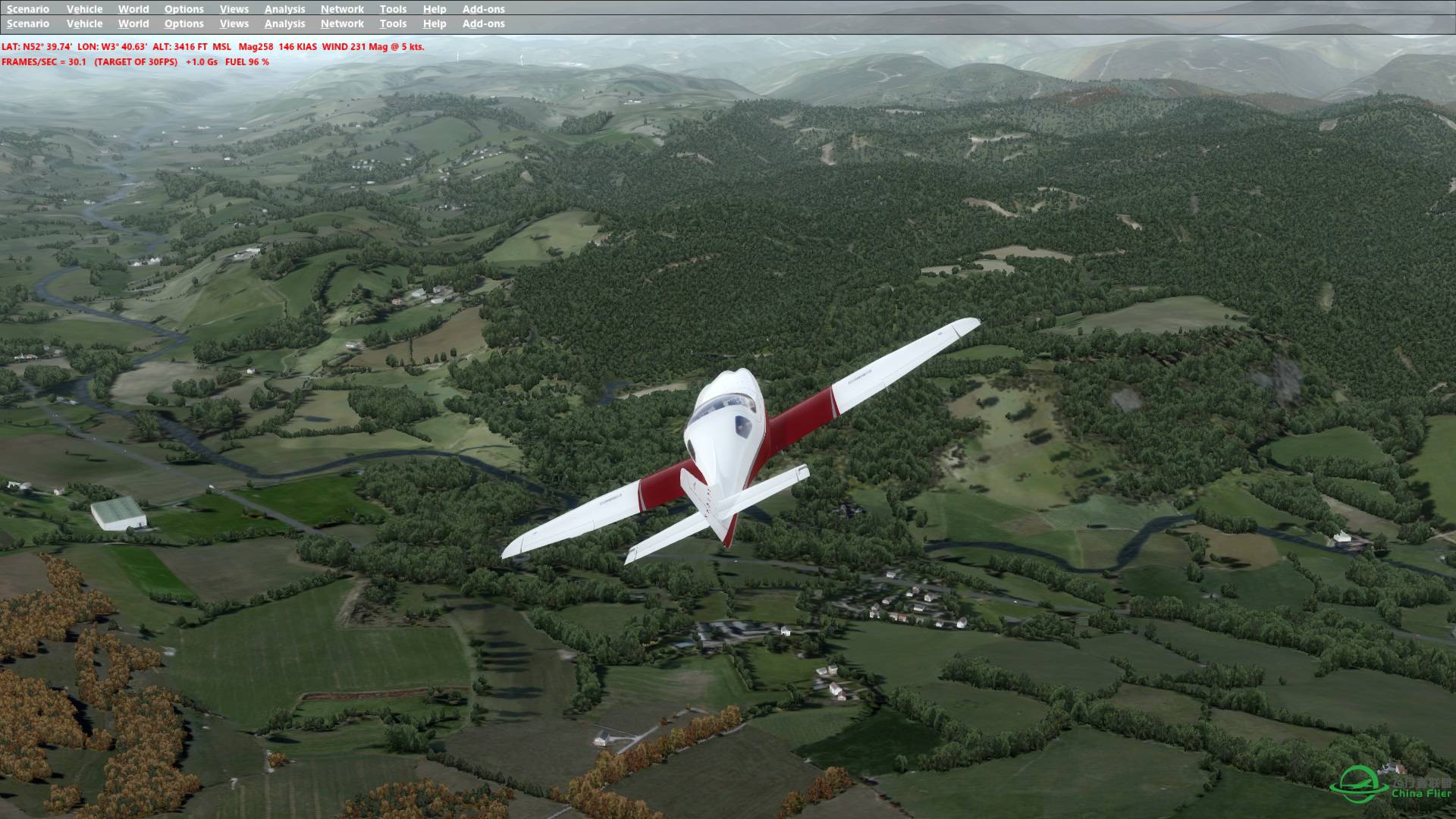Image resolution: width=1456 pixels, height=819 pixels.
Task: Open Add-ons from the second menu row
Action: click(483, 24)
